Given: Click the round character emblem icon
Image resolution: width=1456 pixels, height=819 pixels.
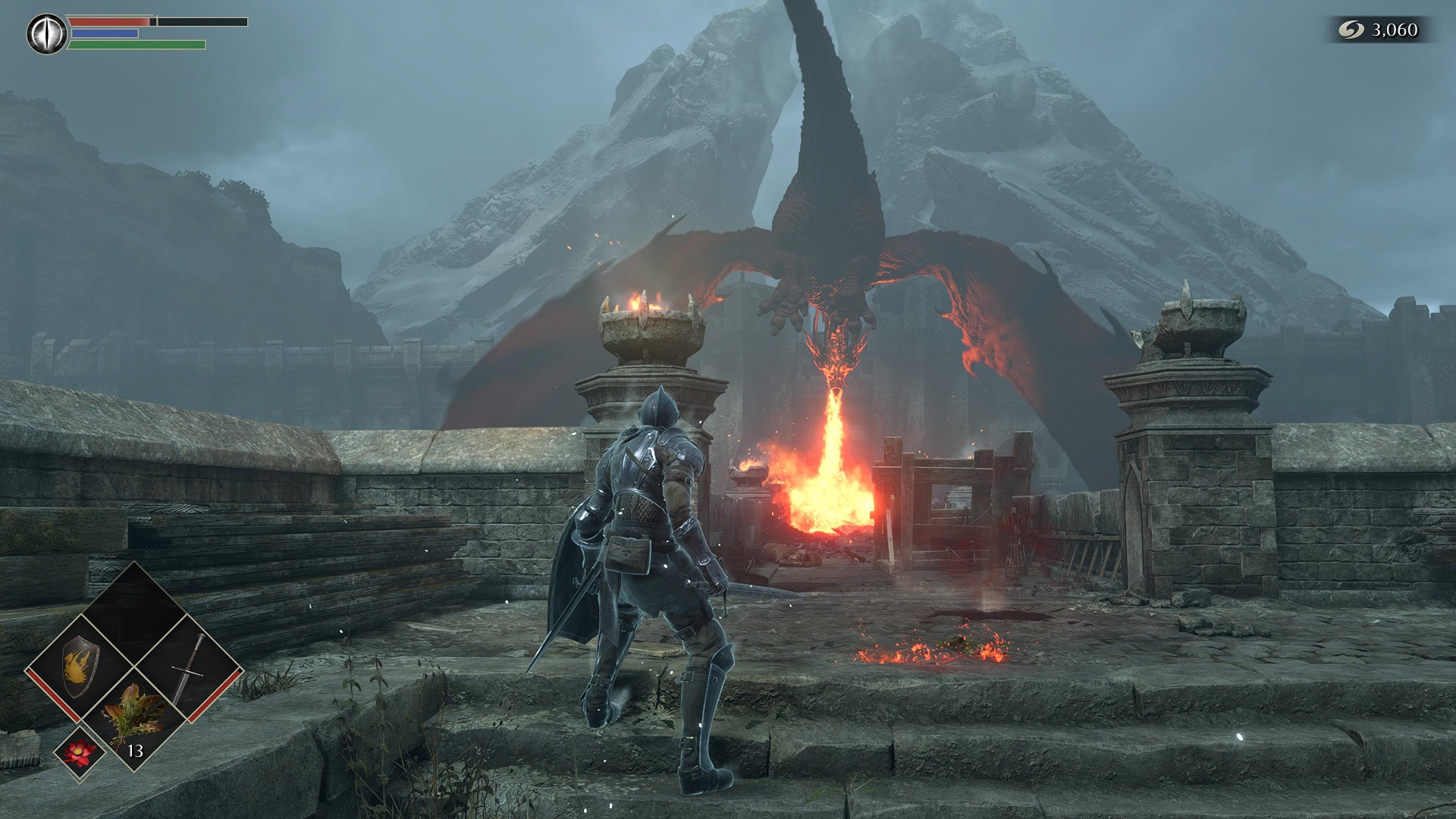Looking at the screenshot, I should pyautogui.click(x=47, y=34).
